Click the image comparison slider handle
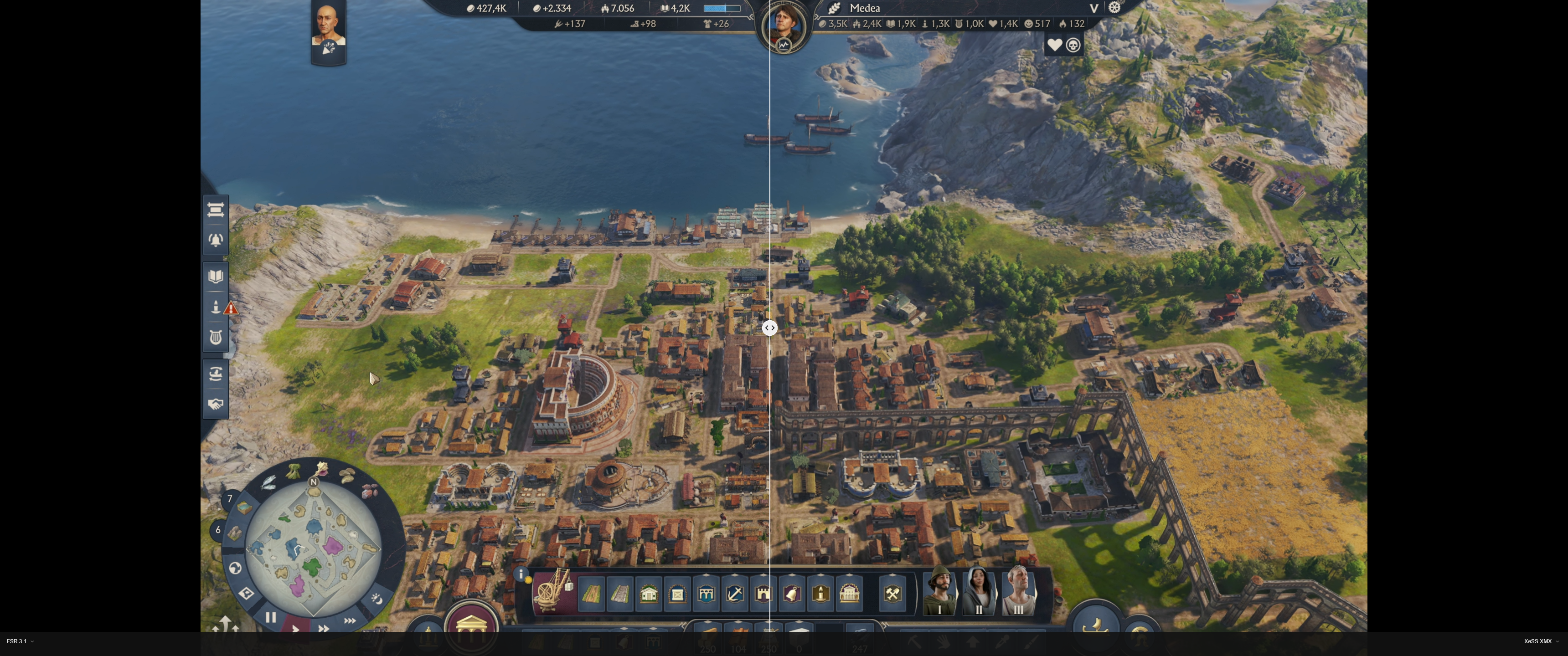Screen dimensions: 1568x656 coord(770,328)
